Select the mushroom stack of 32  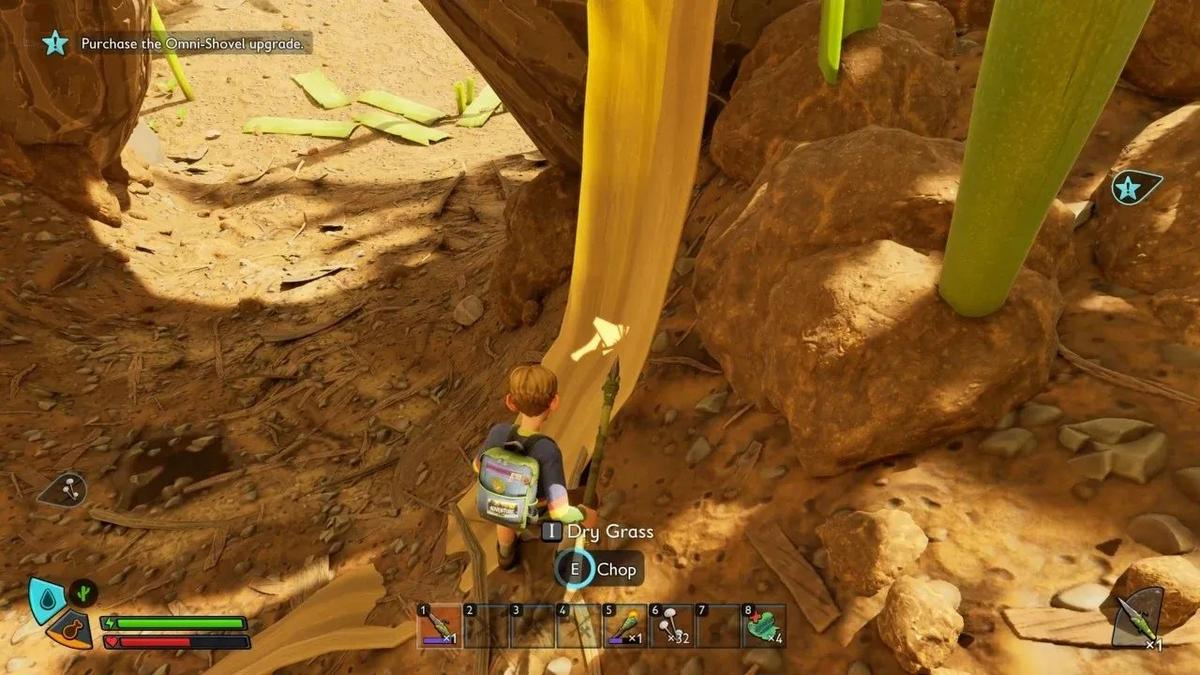[669, 626]
